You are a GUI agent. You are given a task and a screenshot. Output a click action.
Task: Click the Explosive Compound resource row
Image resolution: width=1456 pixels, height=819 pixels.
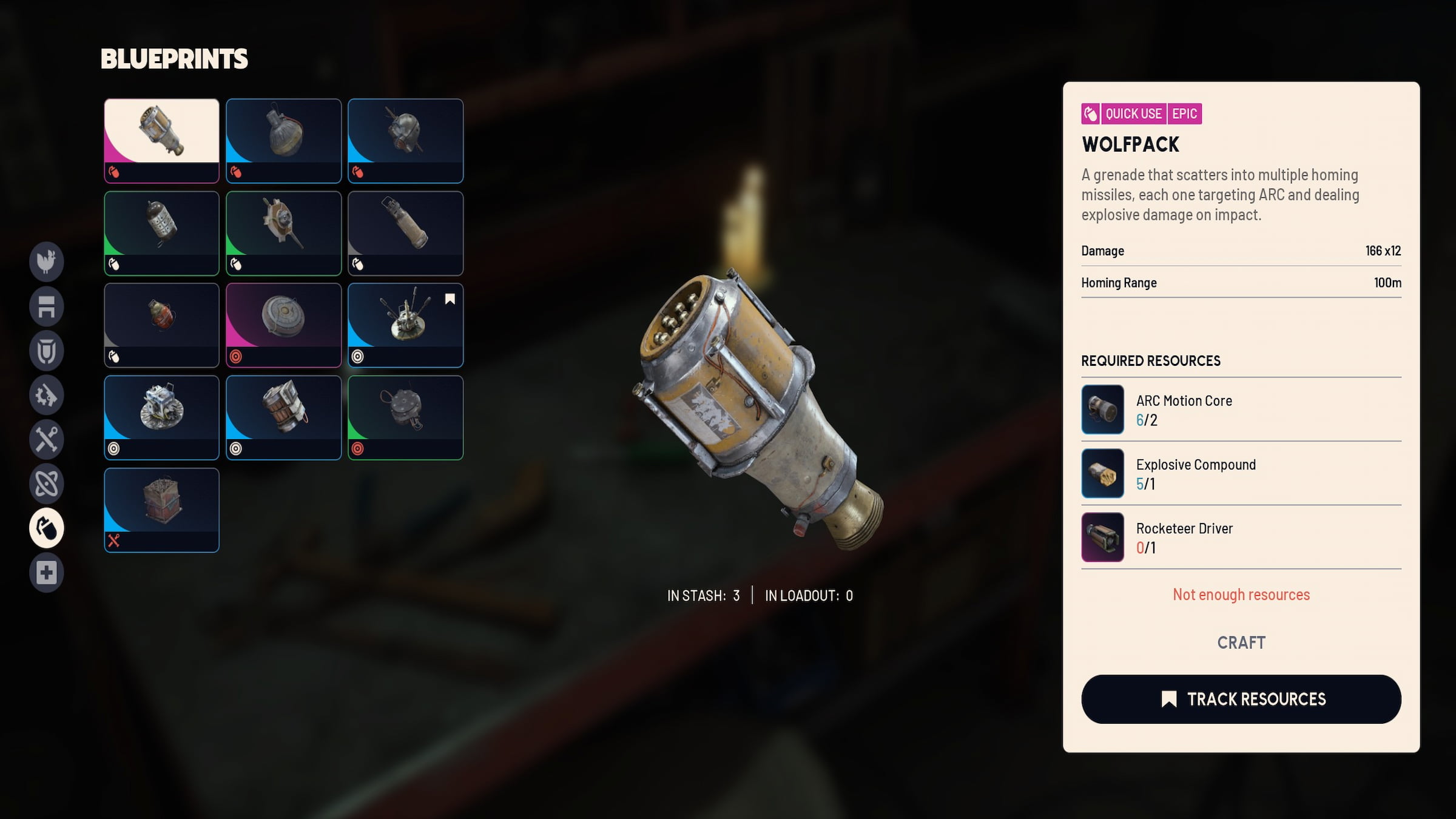point(1241,473)
